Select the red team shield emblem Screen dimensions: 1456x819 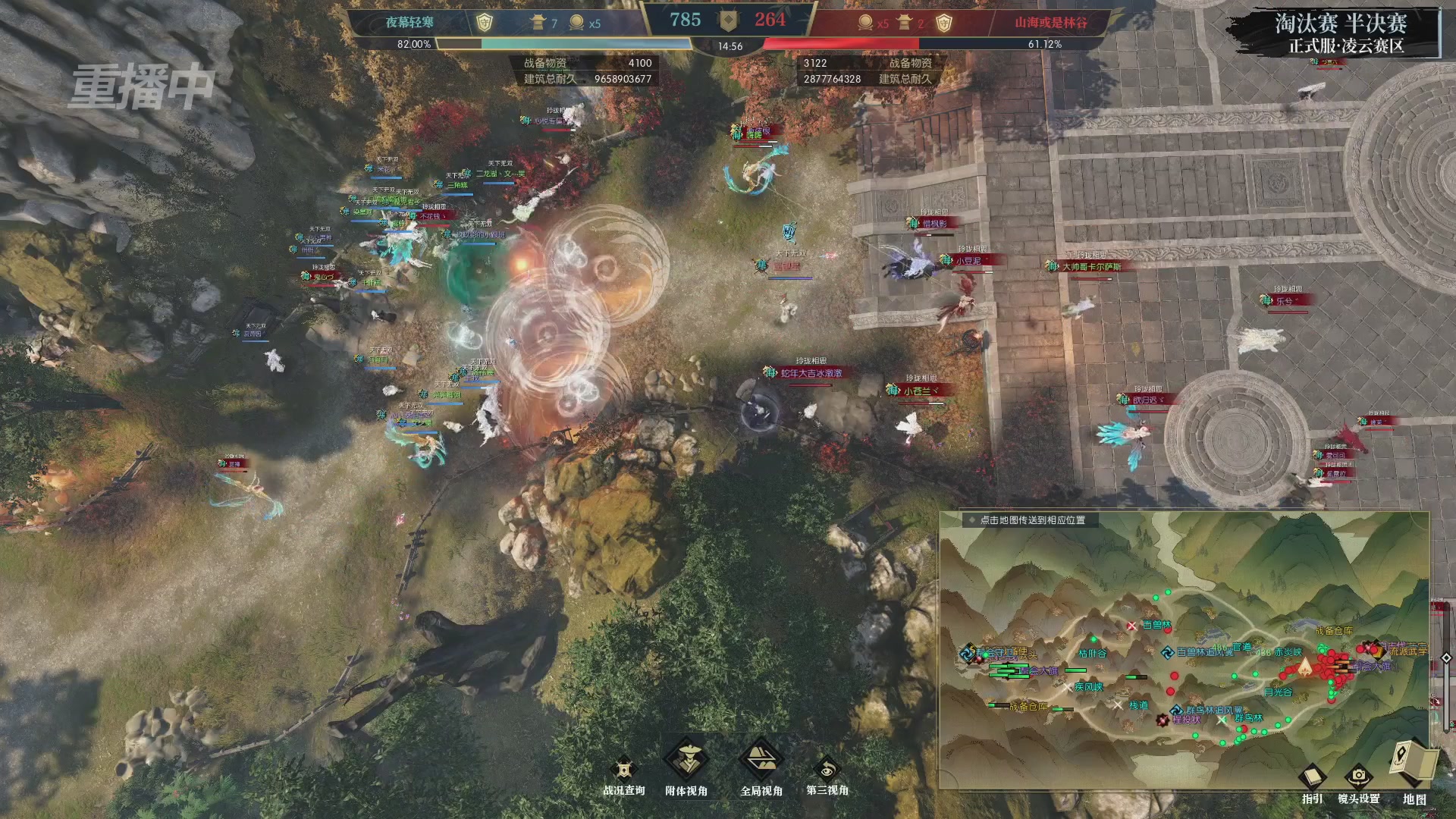tap(943, 23)
